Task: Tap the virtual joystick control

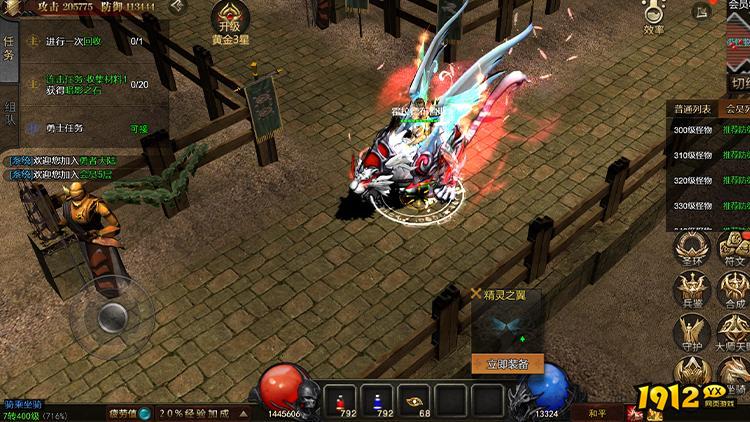Action: (112, 317)
